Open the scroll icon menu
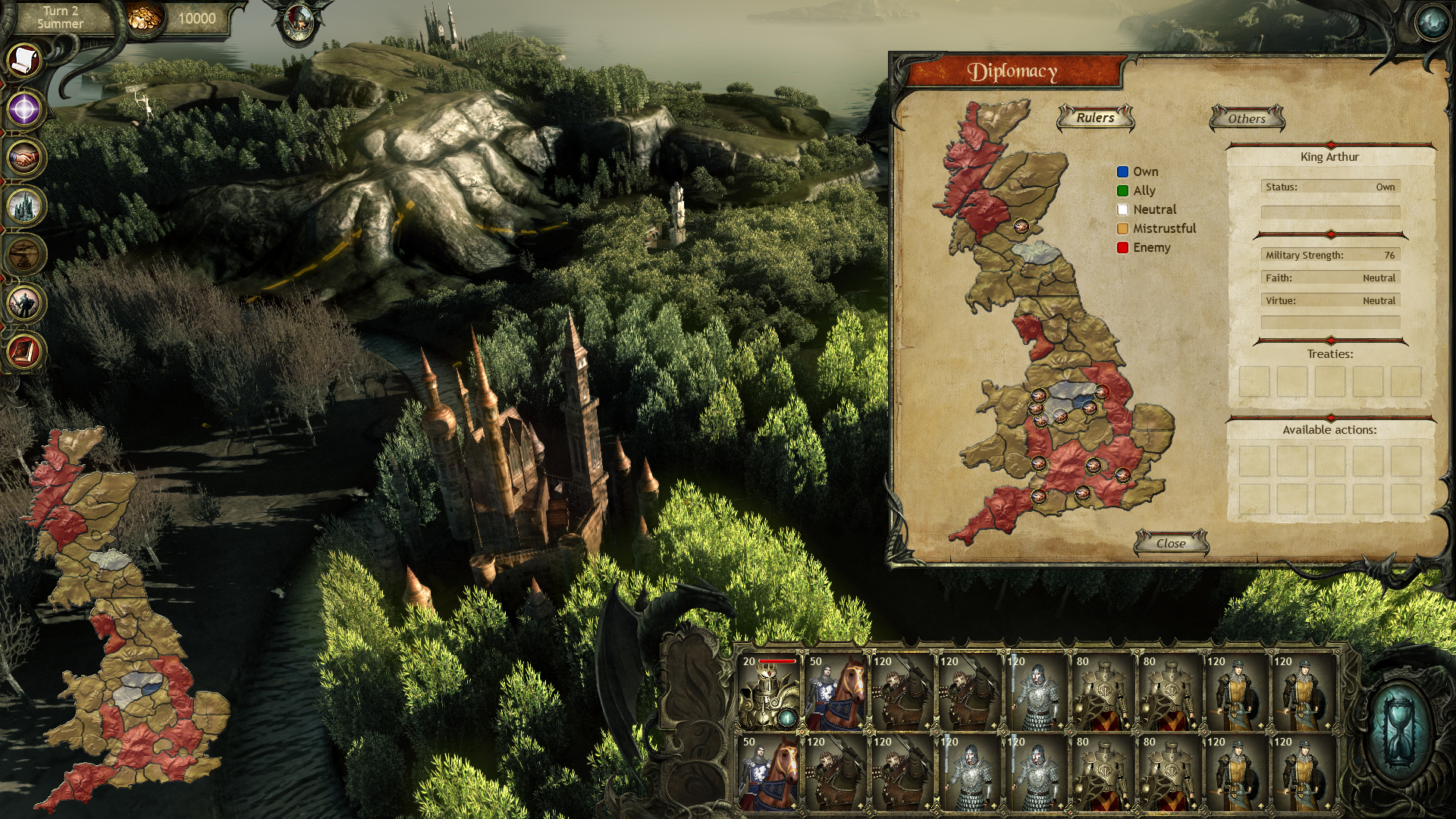Screen dimensions: 1456x819 tap(24, 59)
